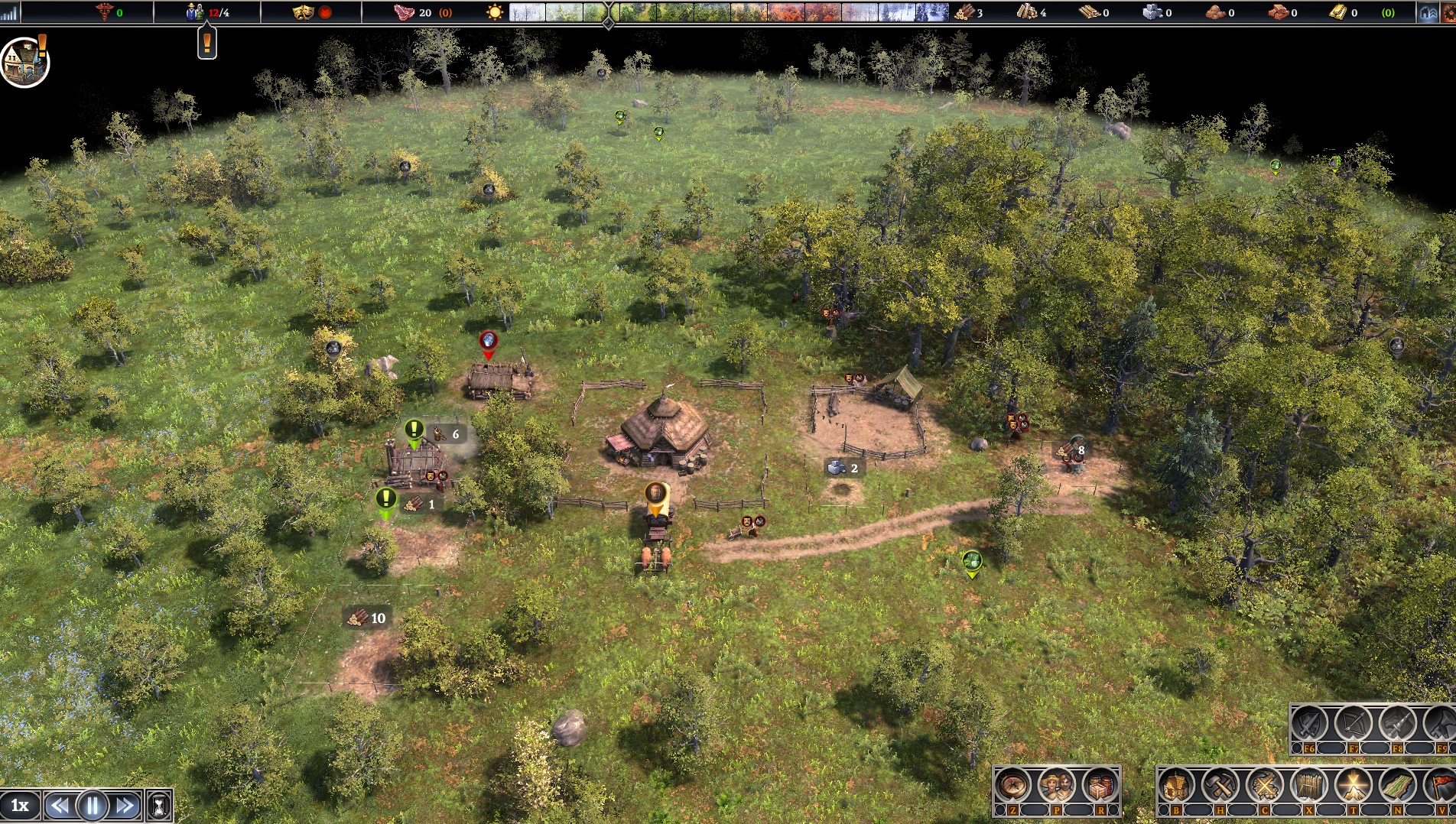The height and width of the screenshot is (824, 1456).
Task: Open the population panel with villager icons
Action: point(207,12)
